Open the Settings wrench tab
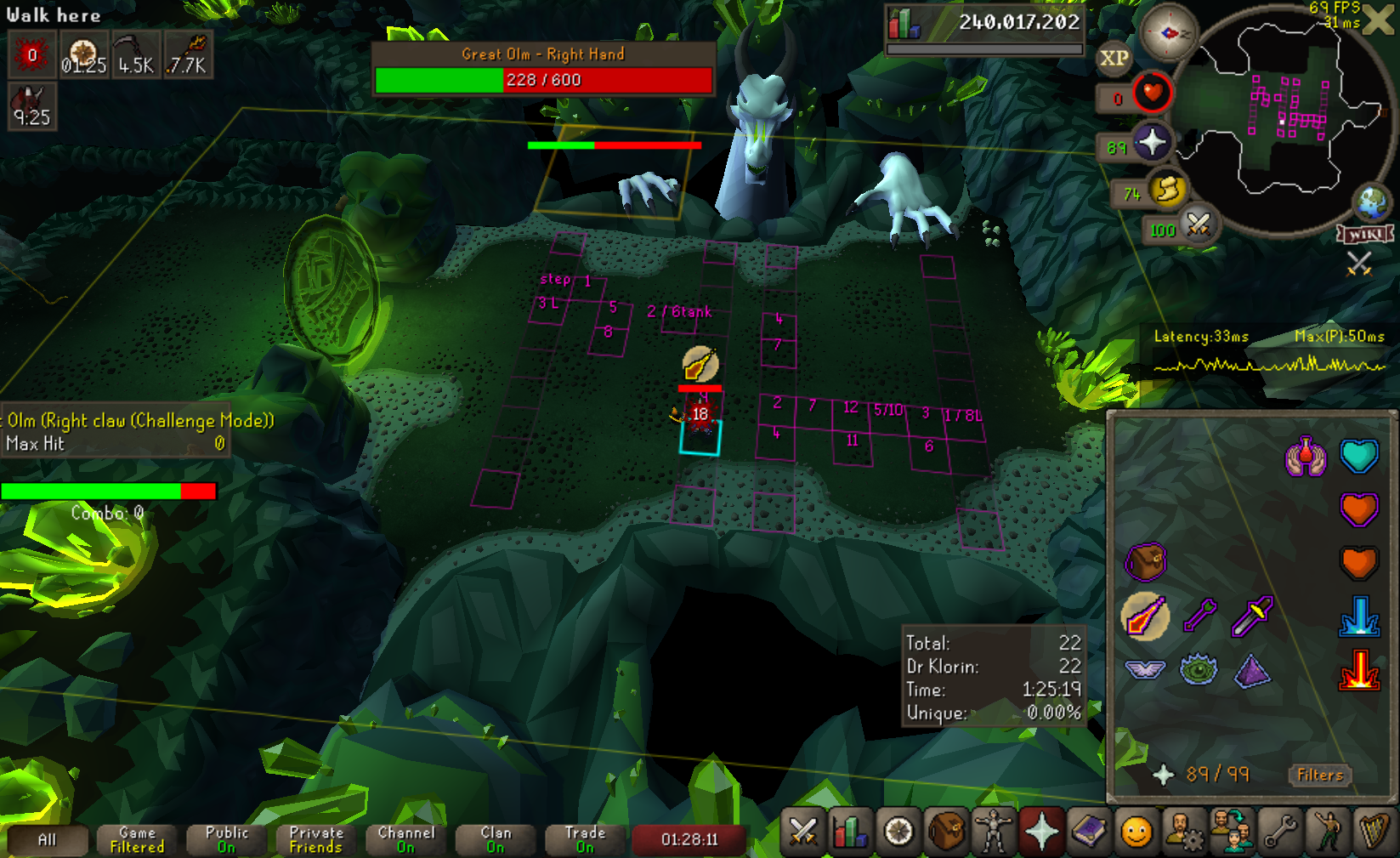Screen dimensions: 1400x858 click(x=1279, y=832)
